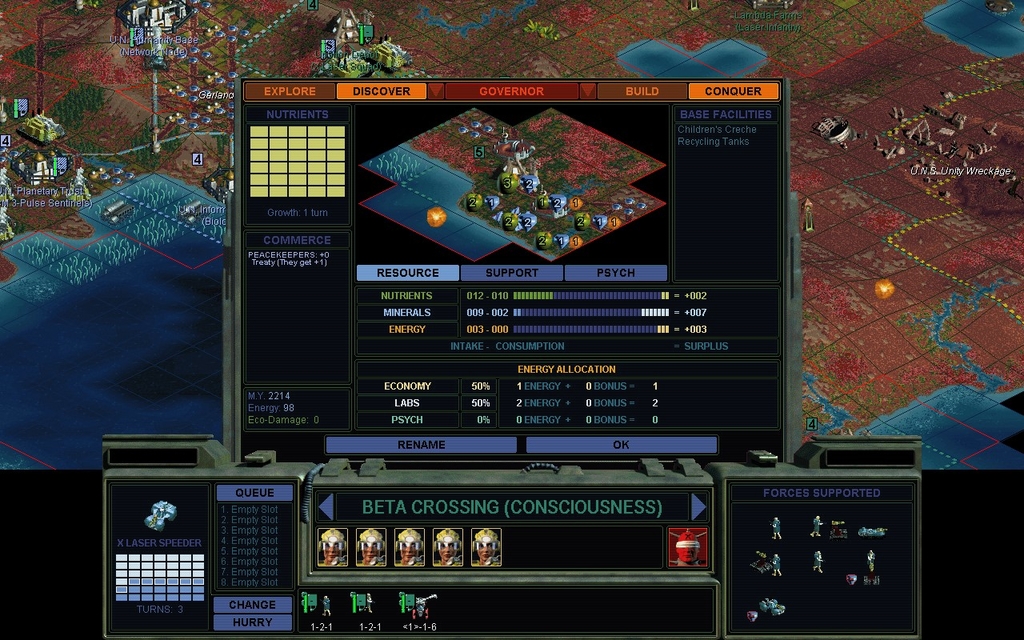Click the Governor button
This screenshot has width=1024, height=640.
coord(511,91)
